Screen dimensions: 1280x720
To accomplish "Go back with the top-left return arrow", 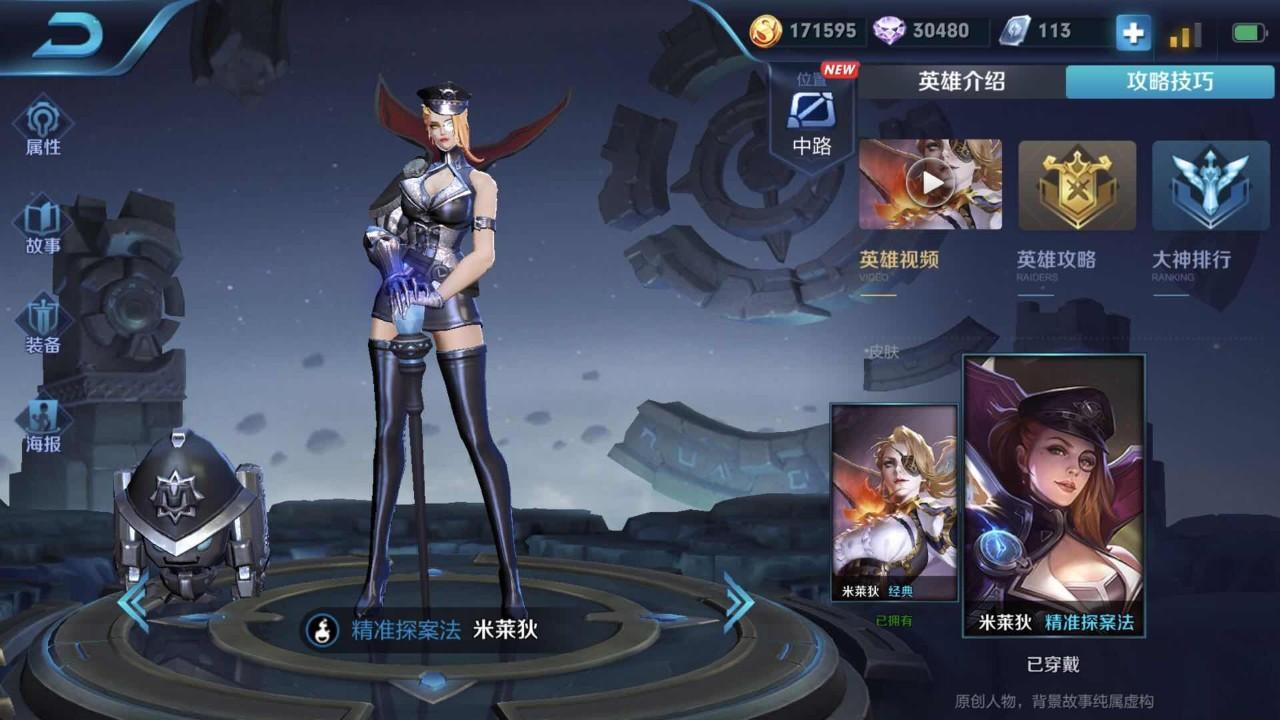I will coord(70,37).
